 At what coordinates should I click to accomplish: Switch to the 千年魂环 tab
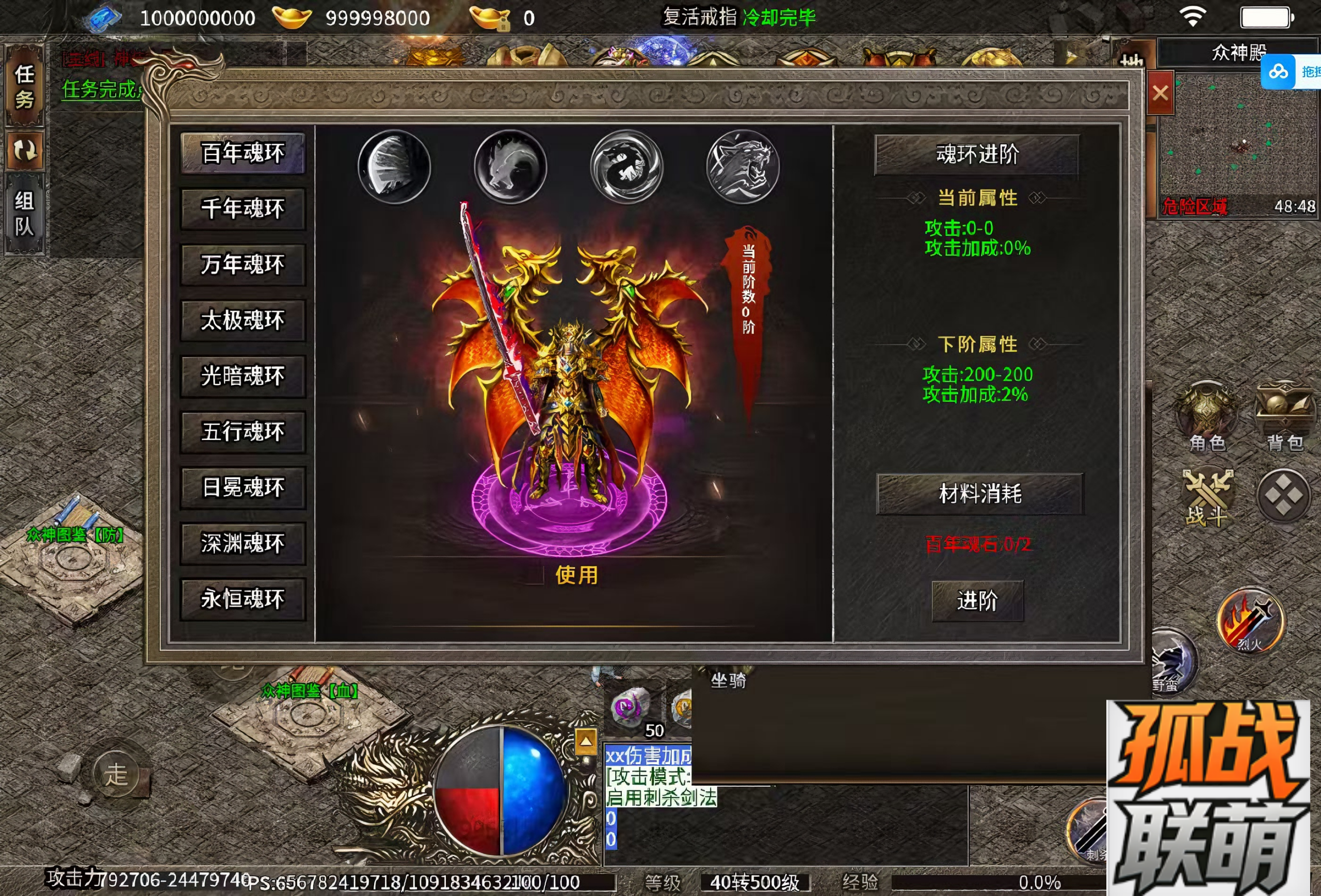click(243, 209)
